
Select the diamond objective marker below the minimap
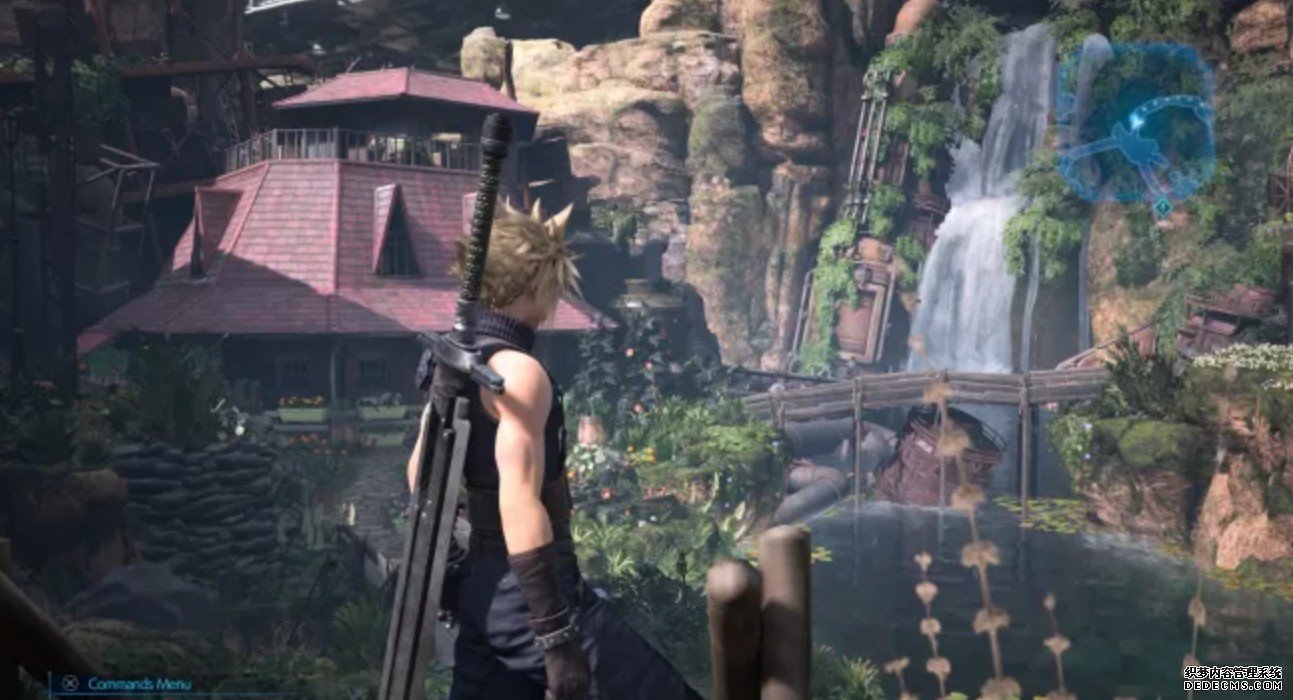(1162, 207)
